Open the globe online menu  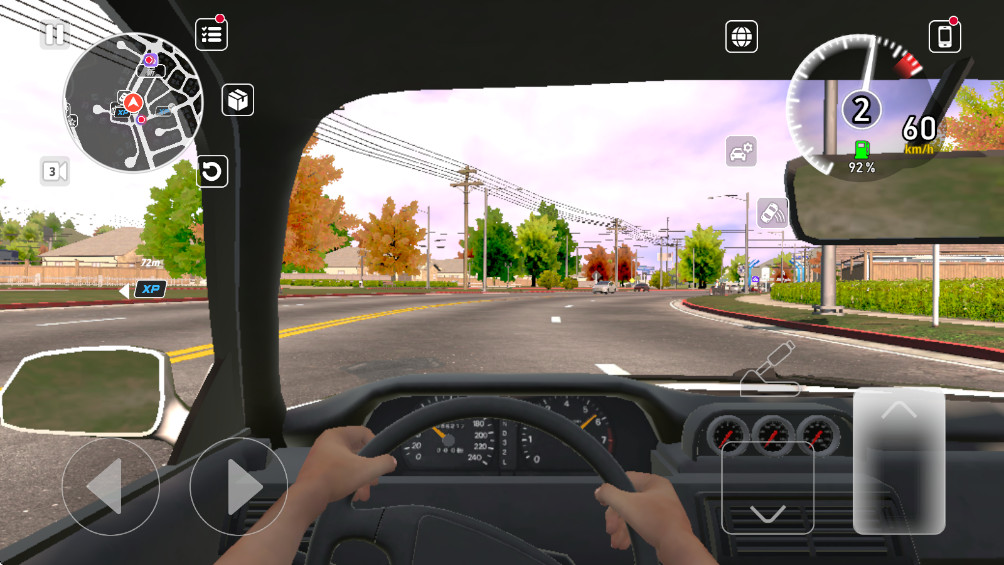[741, 37]
